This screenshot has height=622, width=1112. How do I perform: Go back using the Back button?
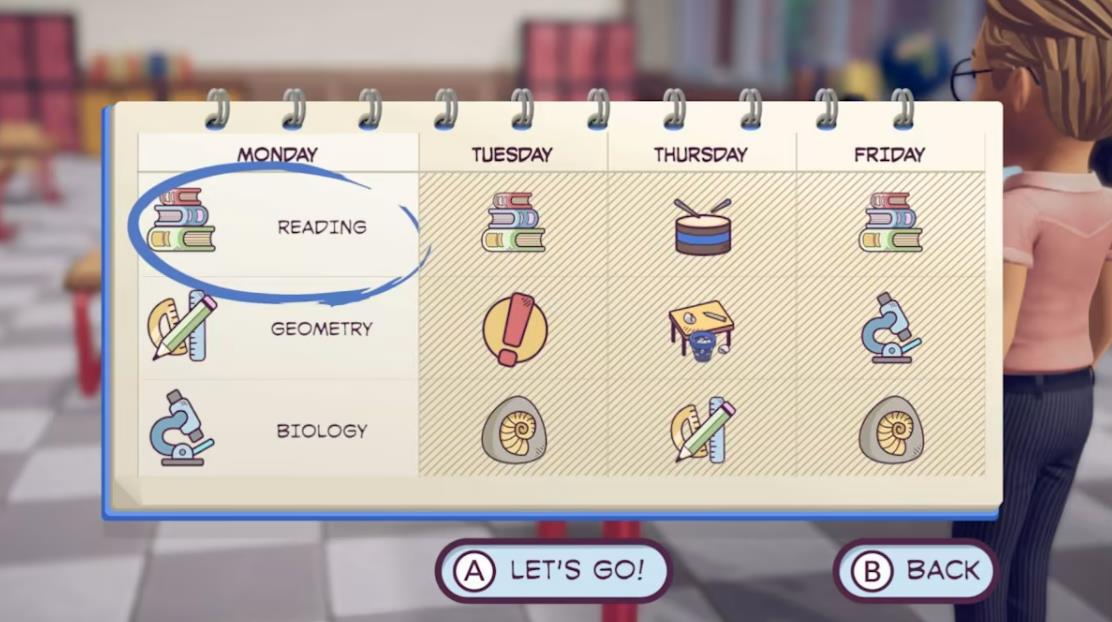(x=916, y=570)
